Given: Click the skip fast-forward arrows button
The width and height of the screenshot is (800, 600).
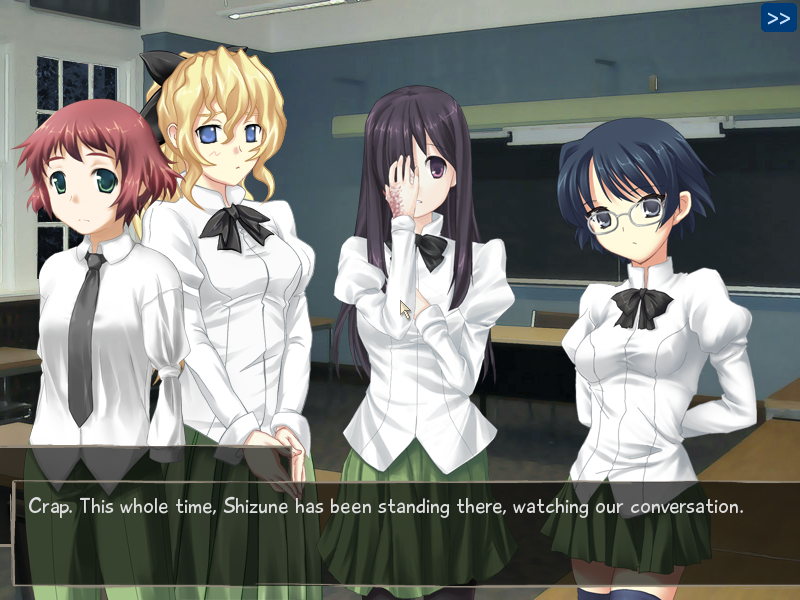Looking at the screenshot, I should pyautogui.click(x=778, y=17).
